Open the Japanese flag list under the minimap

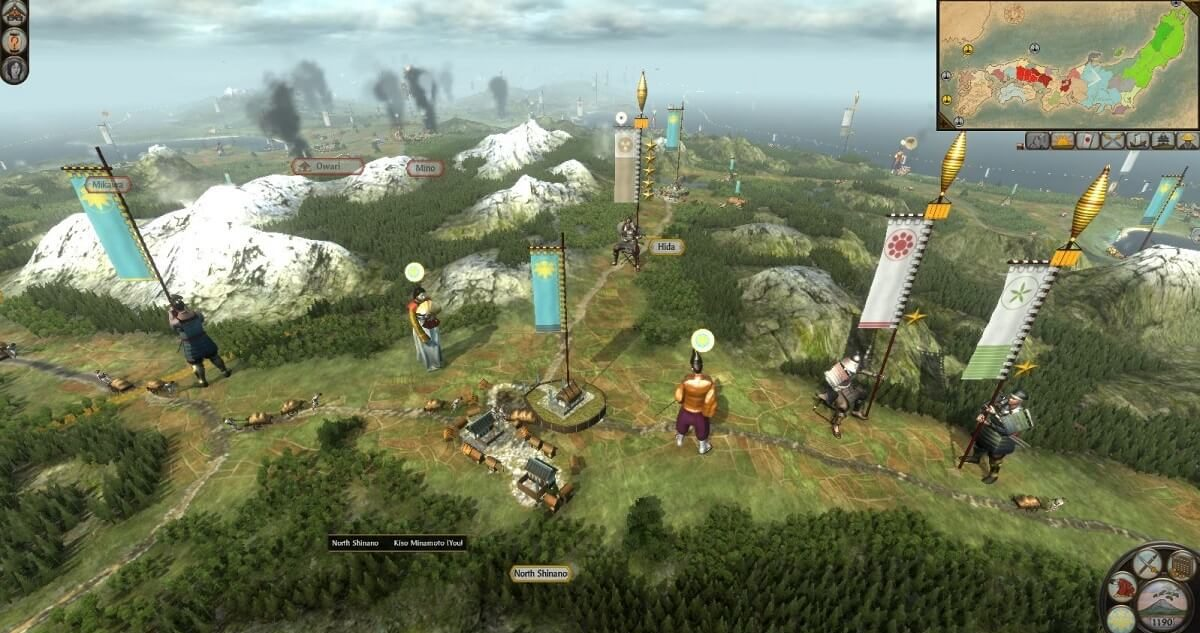tap(1088, 141)
